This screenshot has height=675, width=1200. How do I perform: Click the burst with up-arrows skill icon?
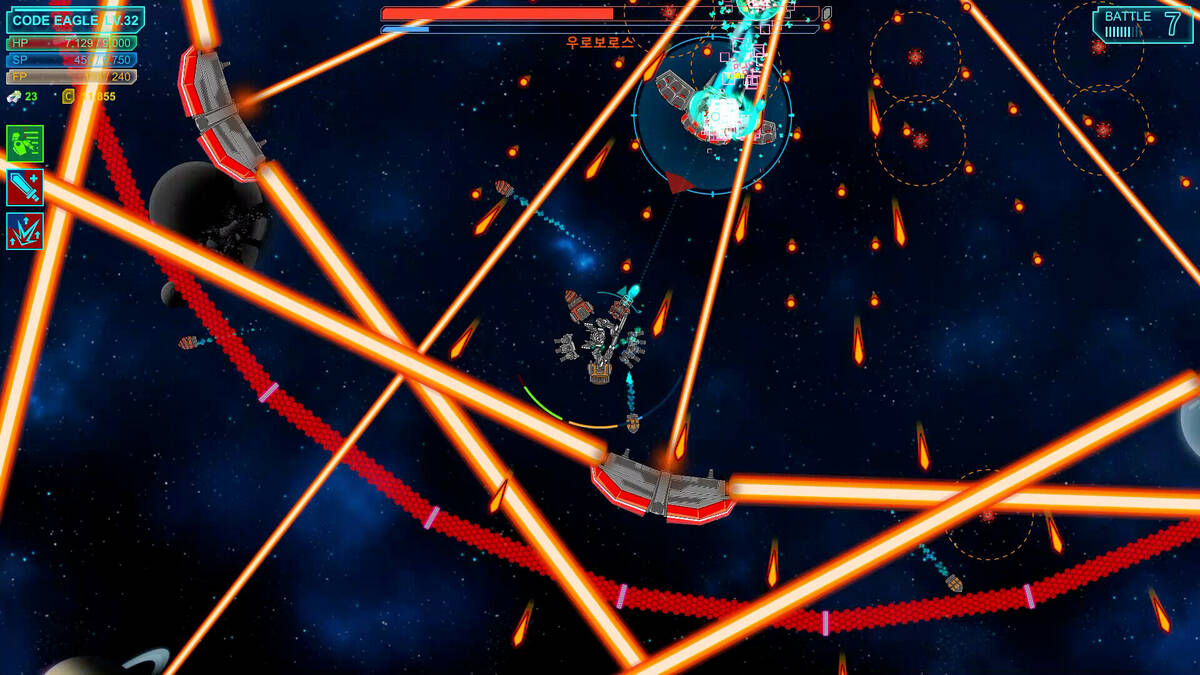25,230
